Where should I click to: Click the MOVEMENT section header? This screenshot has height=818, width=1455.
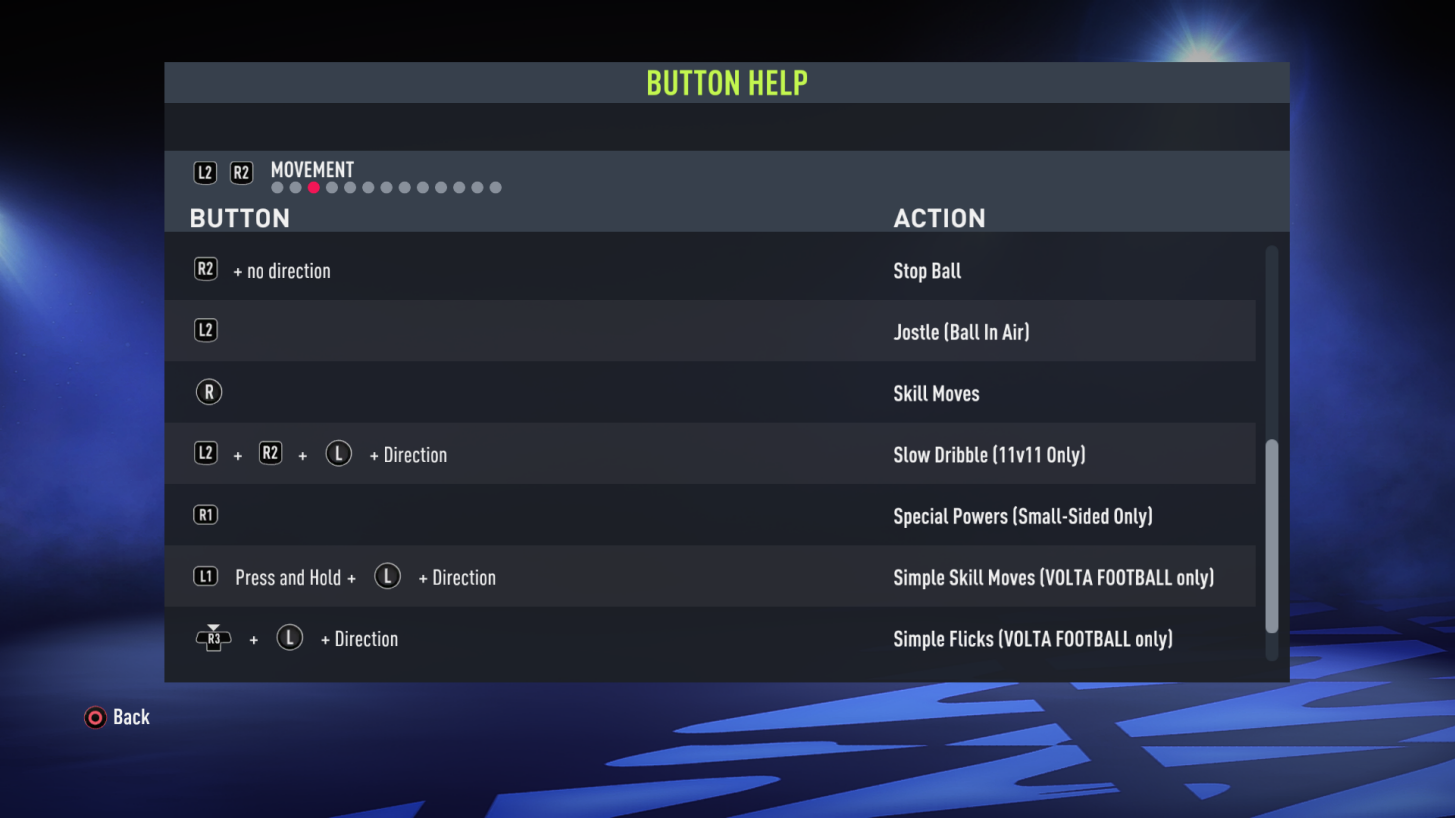pyautogui.click(x=311, y=170)
